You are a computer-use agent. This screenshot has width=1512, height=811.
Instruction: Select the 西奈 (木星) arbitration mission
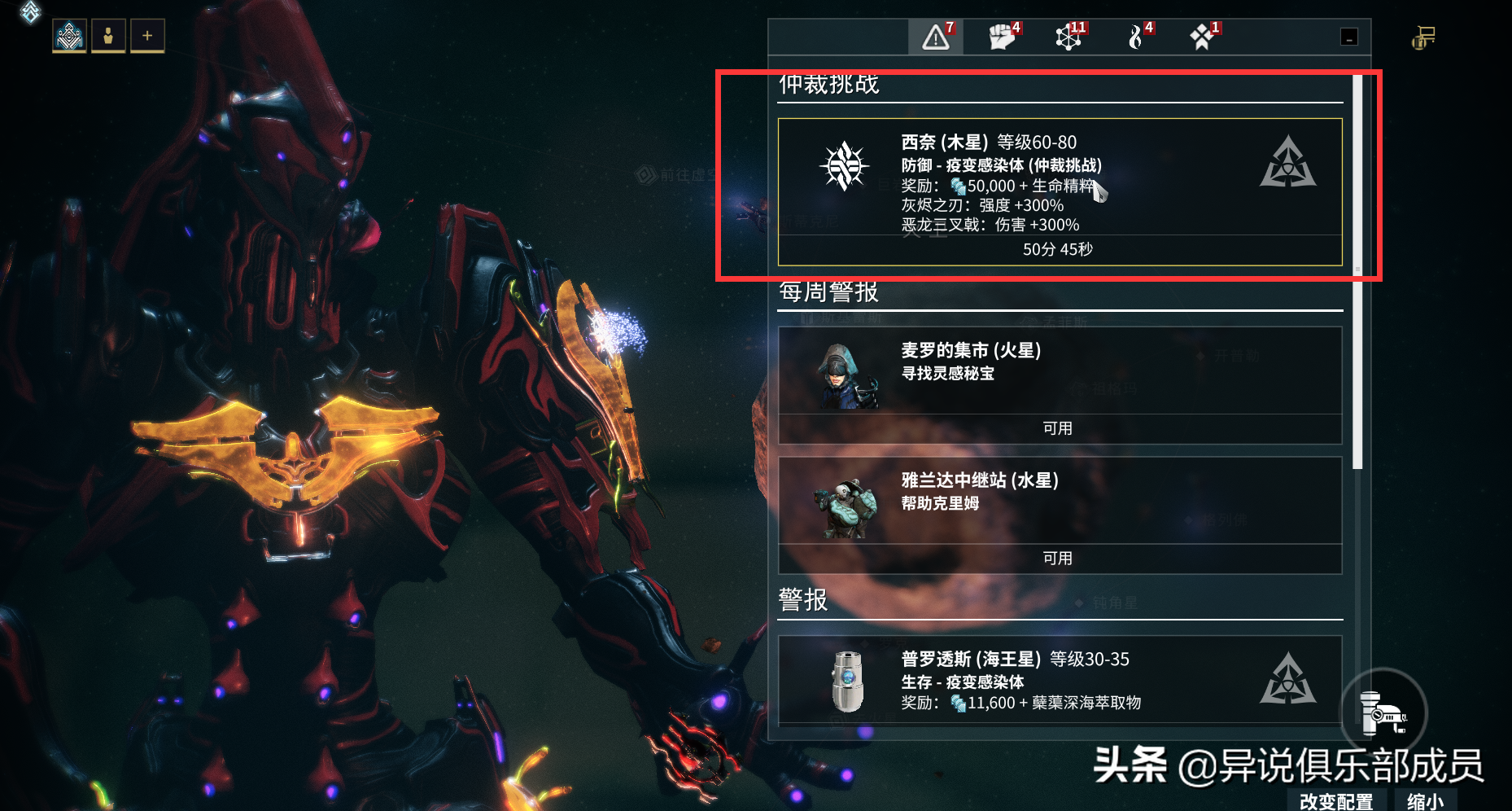pyautogui.click(x=1060, y=191)
